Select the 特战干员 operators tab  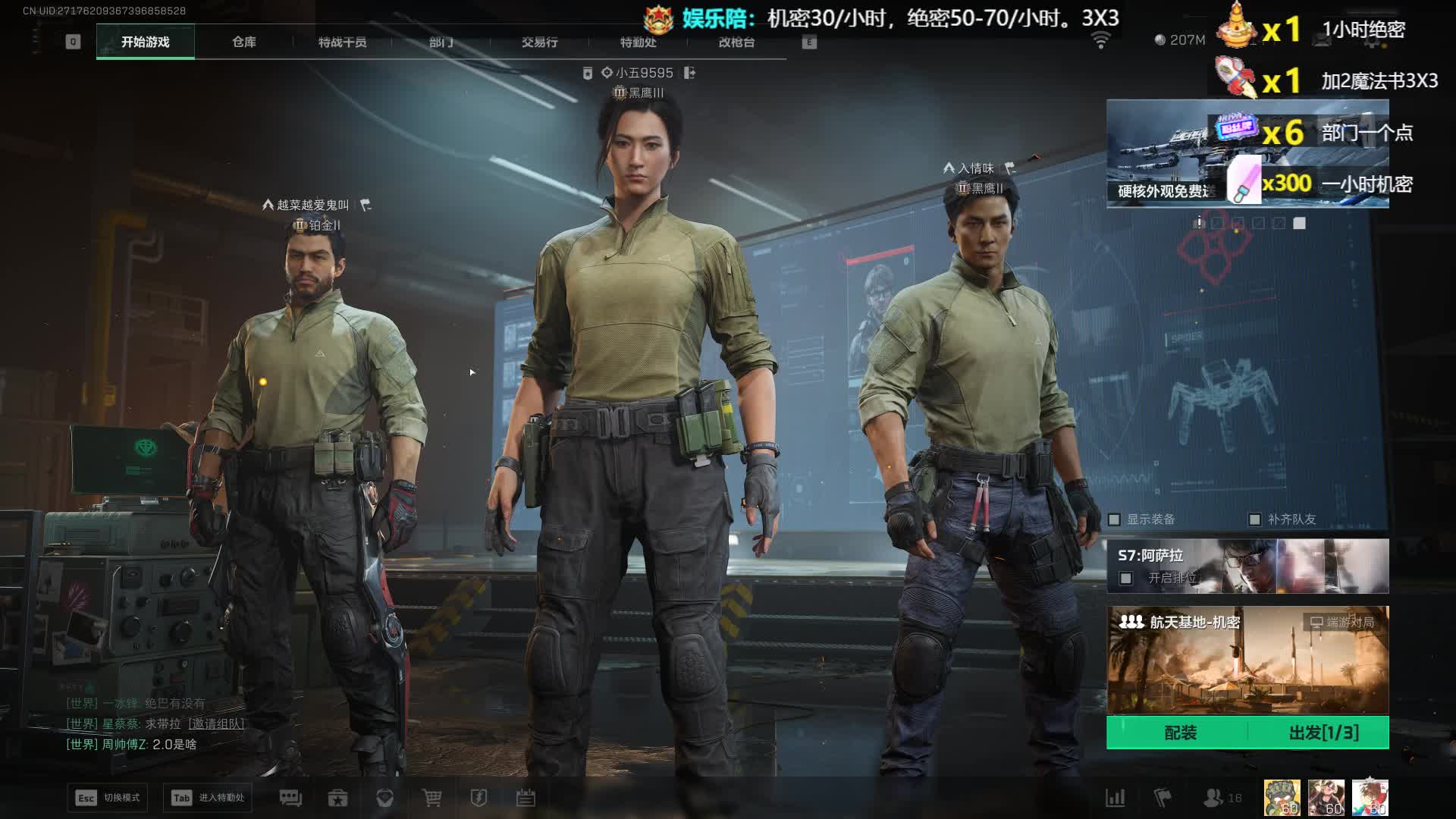point(342,42)
